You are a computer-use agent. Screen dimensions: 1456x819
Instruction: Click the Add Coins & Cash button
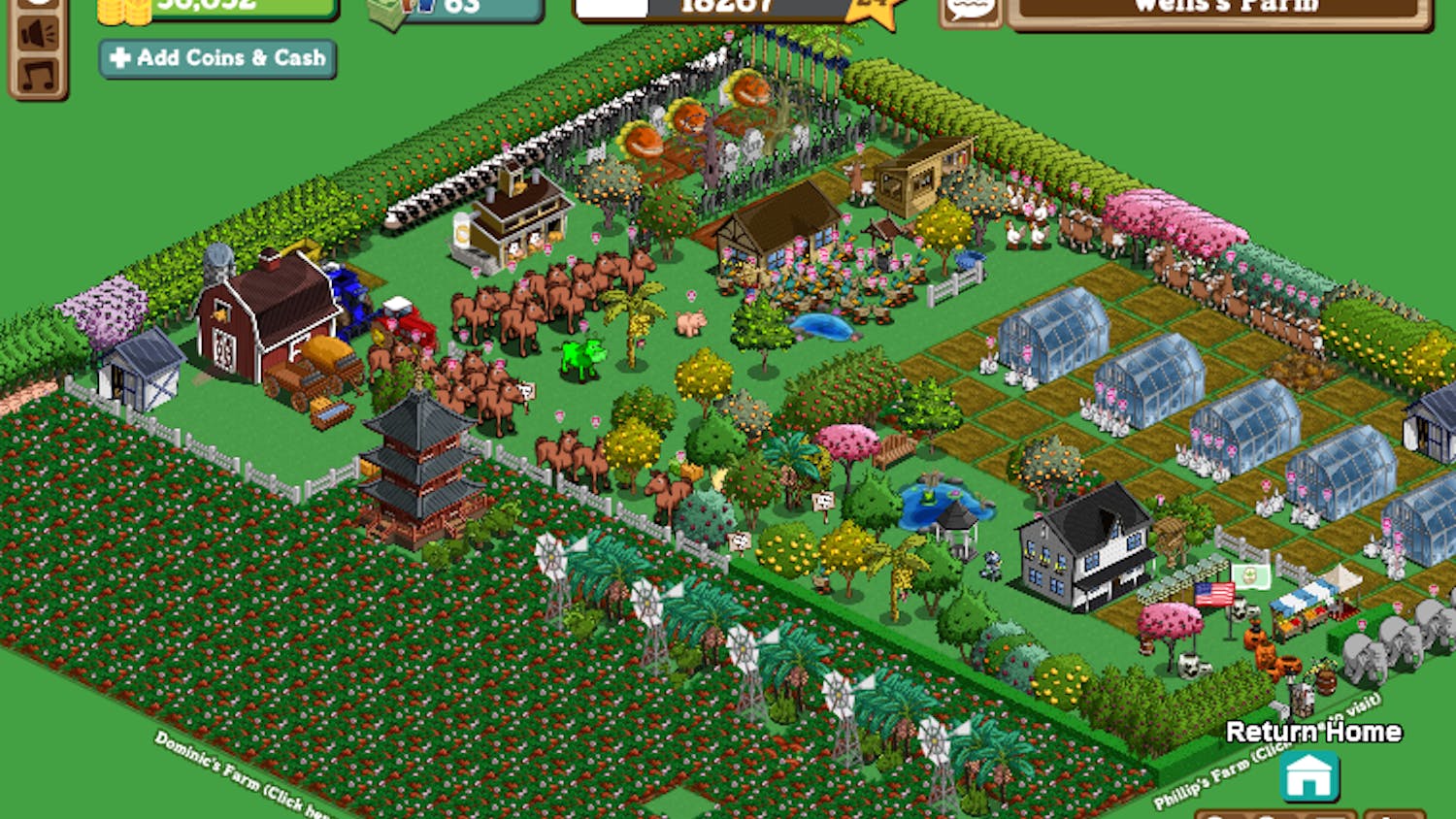pos(217,58)
